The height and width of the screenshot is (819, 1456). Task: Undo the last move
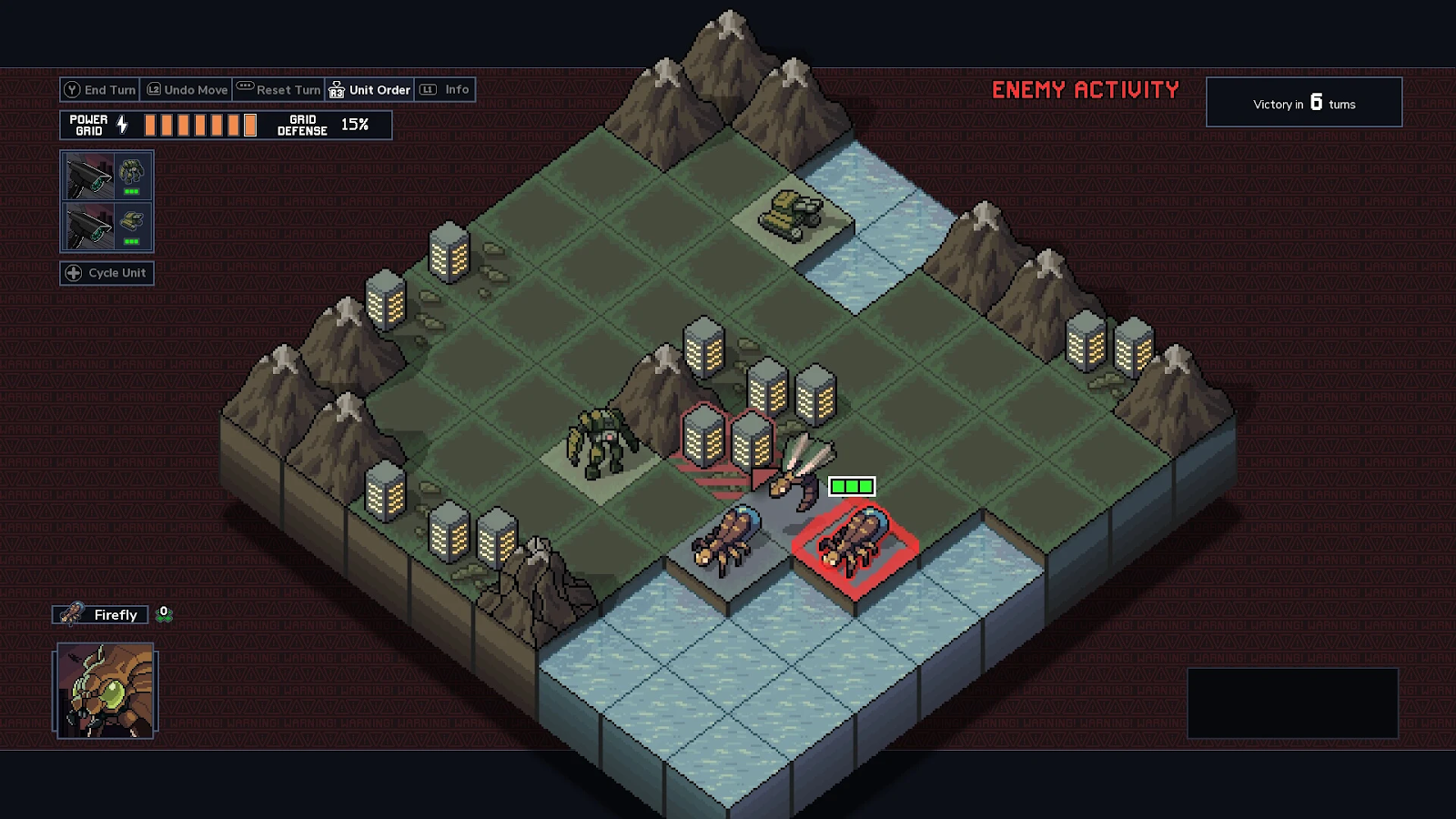coord(187,90)
